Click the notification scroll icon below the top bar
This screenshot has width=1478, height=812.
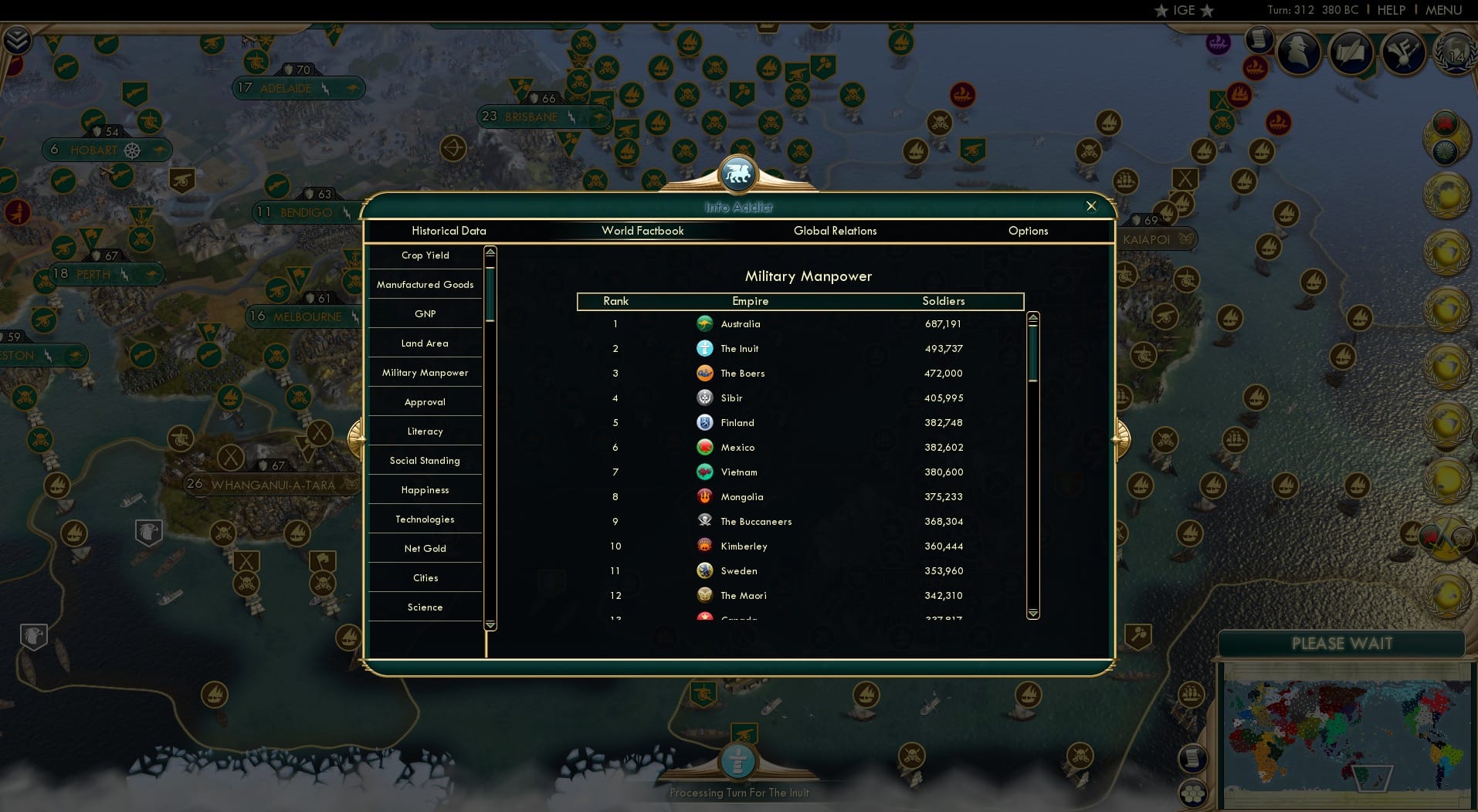point(1261,39)
